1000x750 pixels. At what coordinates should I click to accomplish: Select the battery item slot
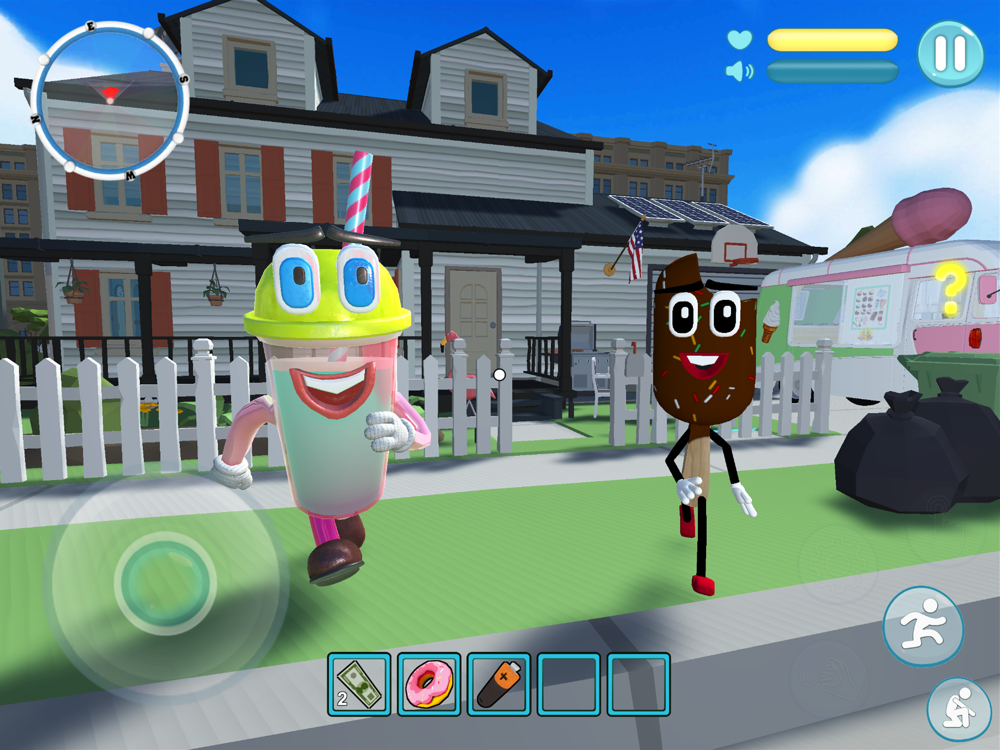499,684
